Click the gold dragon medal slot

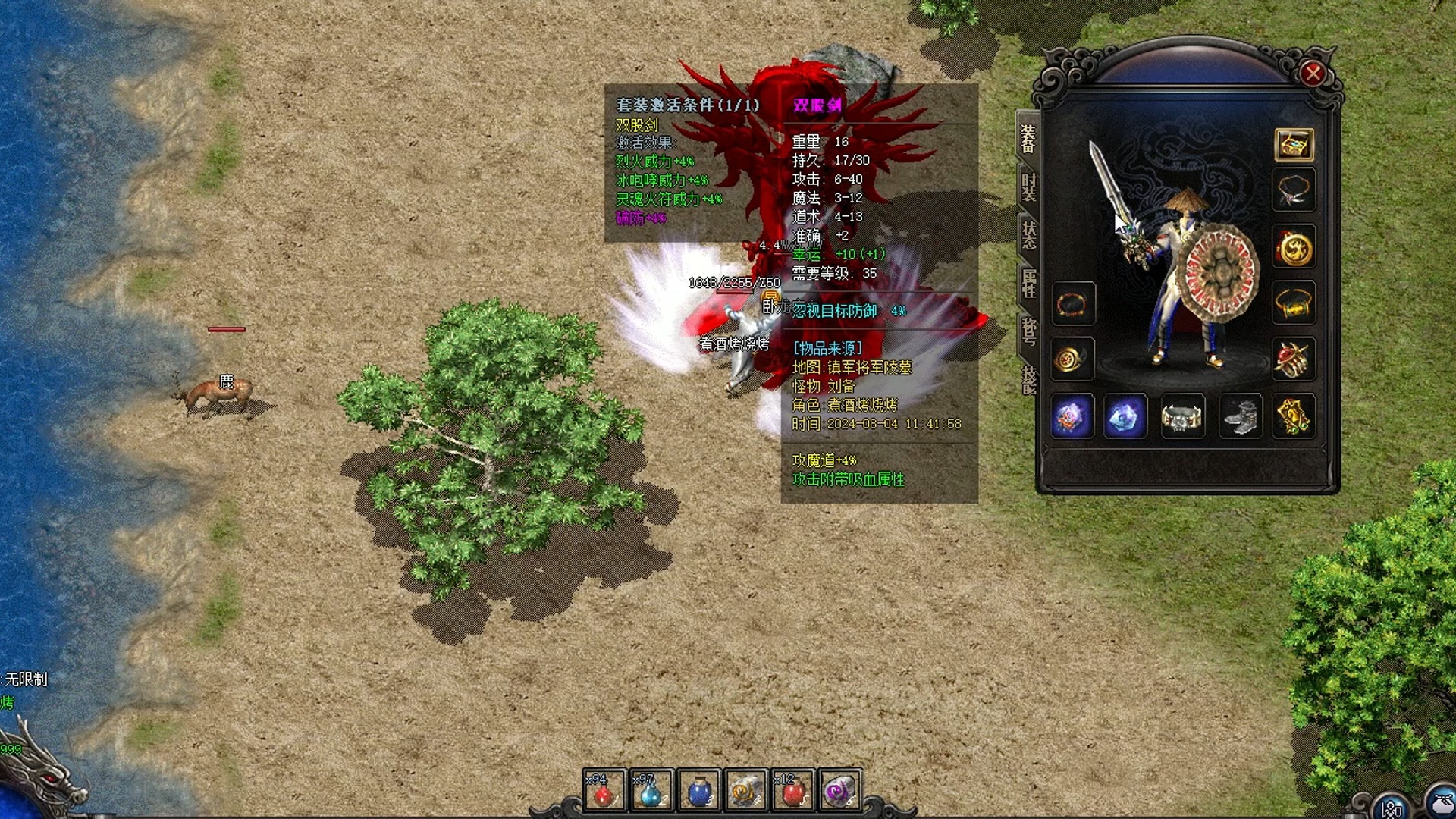[1294, 247]
